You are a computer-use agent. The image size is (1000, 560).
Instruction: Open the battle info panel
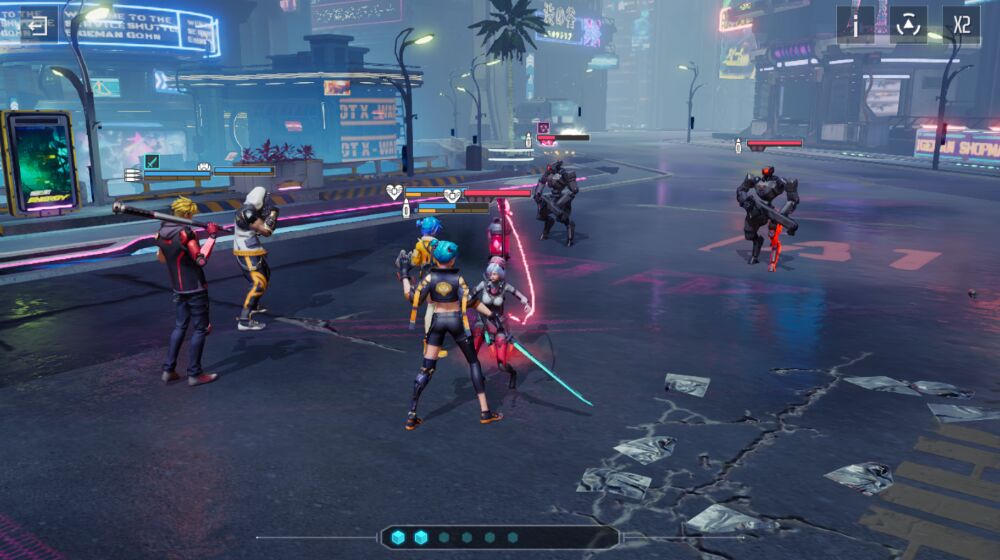tap(856, 25)
